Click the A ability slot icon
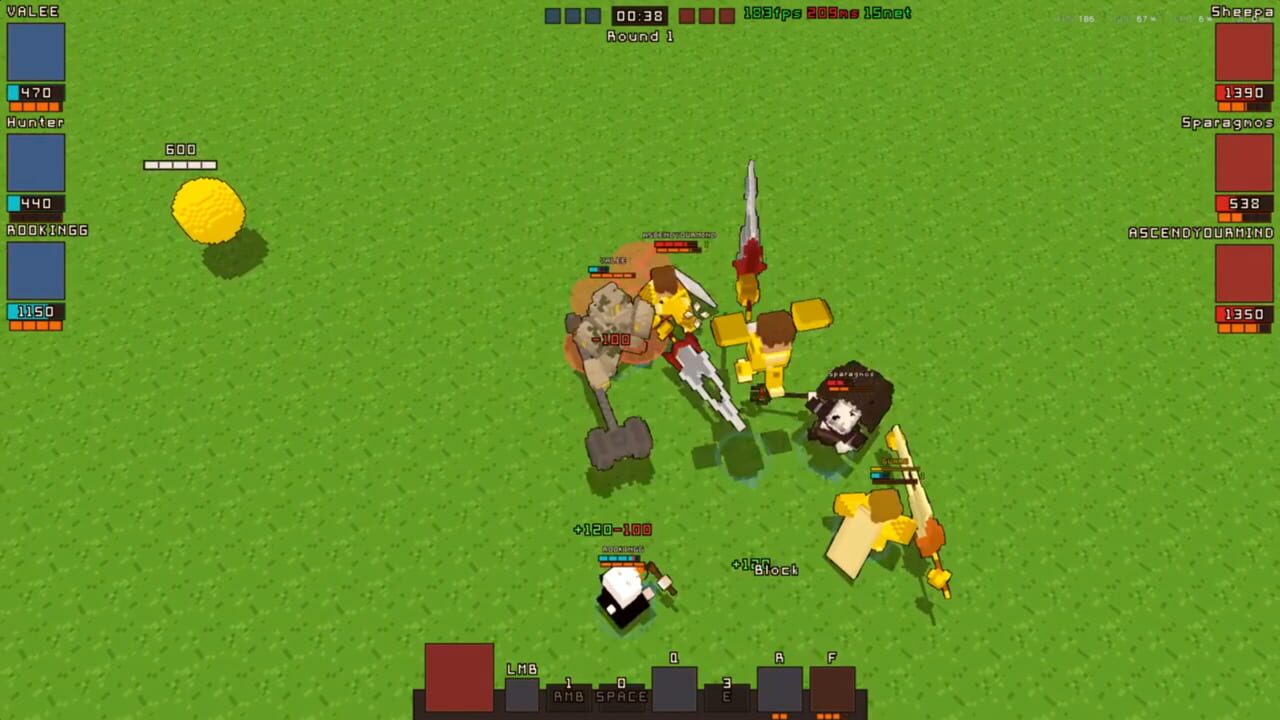This screenshot has height=720, width=1280. [779, 688]
